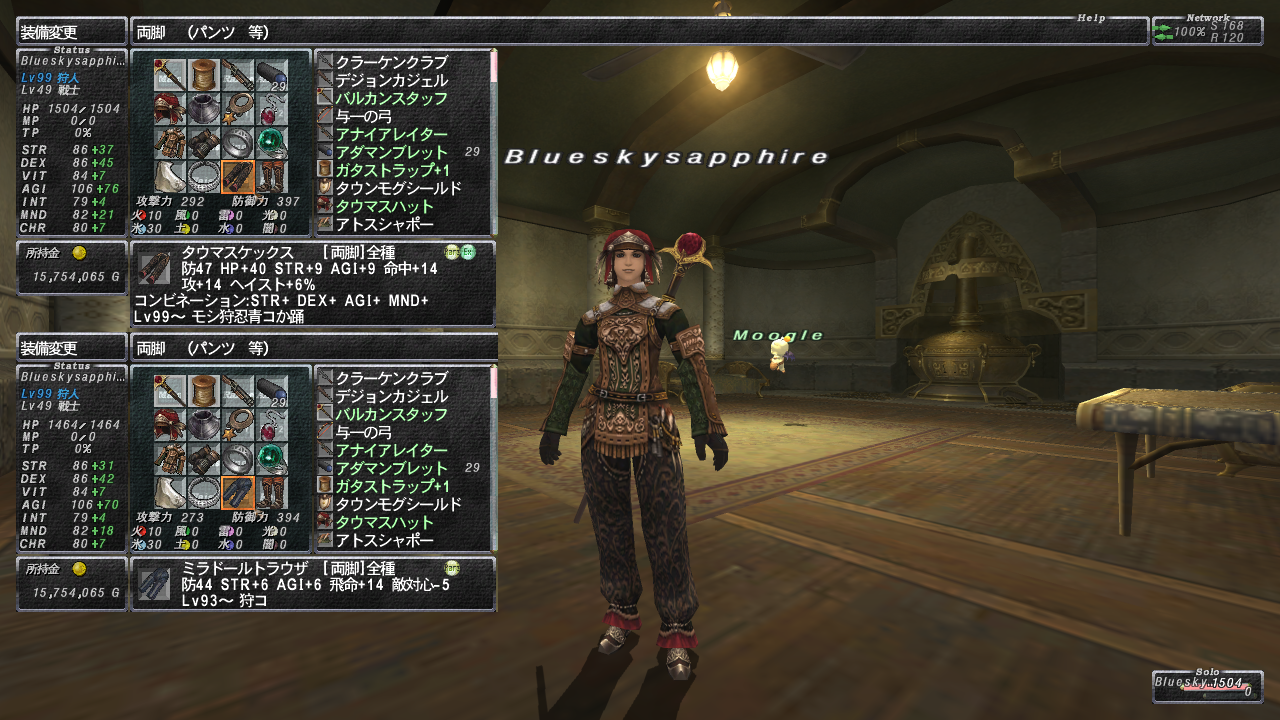Select the green orb ring slot above defense 394

270,458
